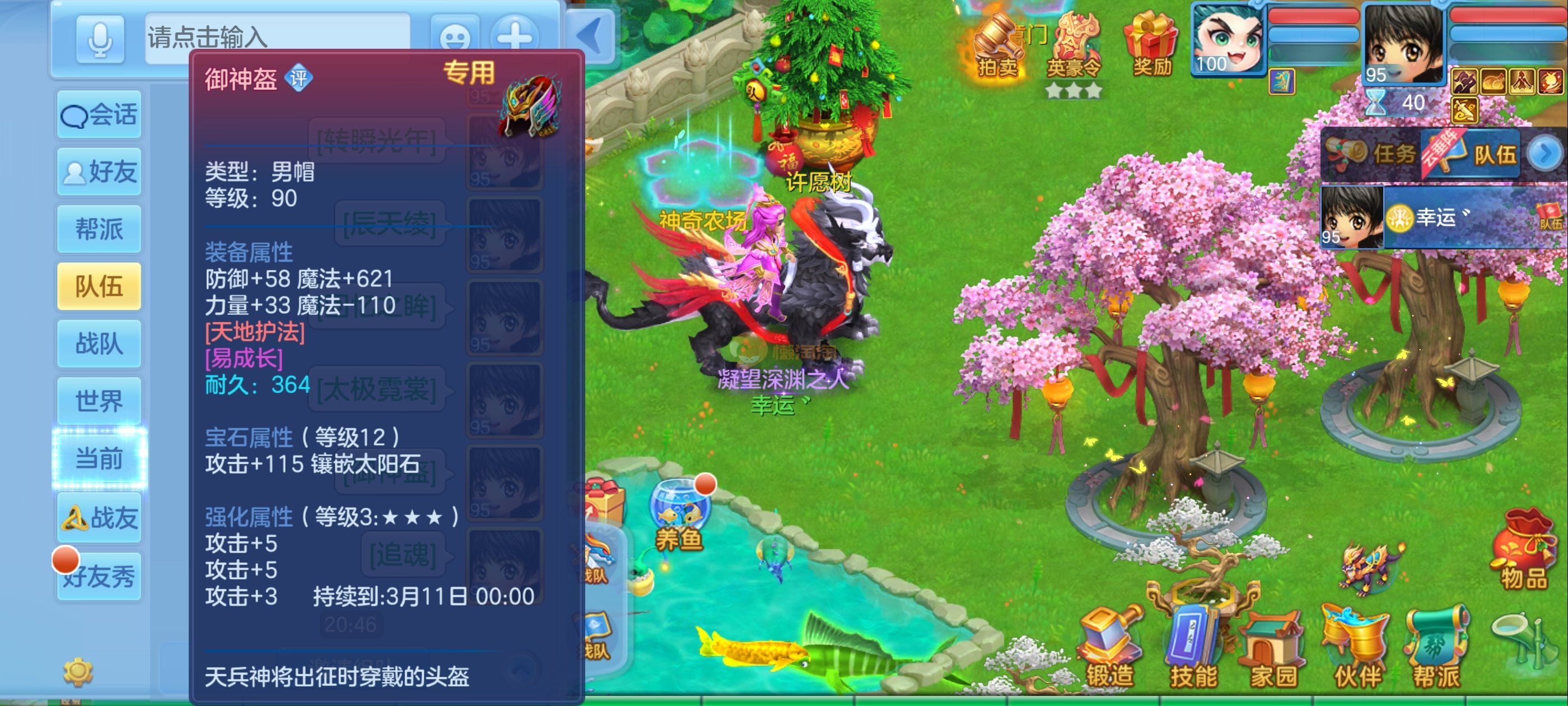Select the 当前 current channel
The height and width of the screenshot is (706, 1568).
coord(99,458)
